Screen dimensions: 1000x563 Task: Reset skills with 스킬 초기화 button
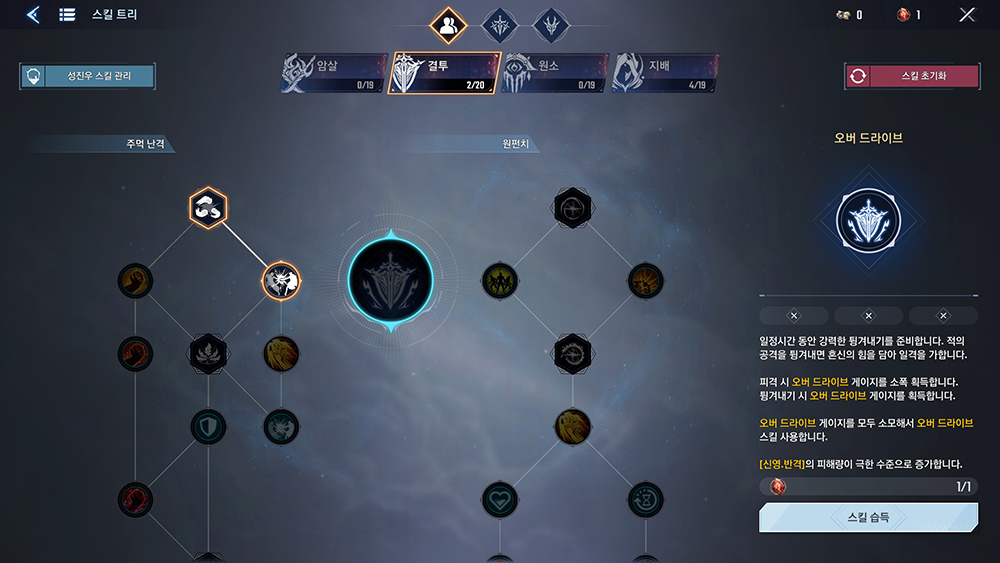911,76
